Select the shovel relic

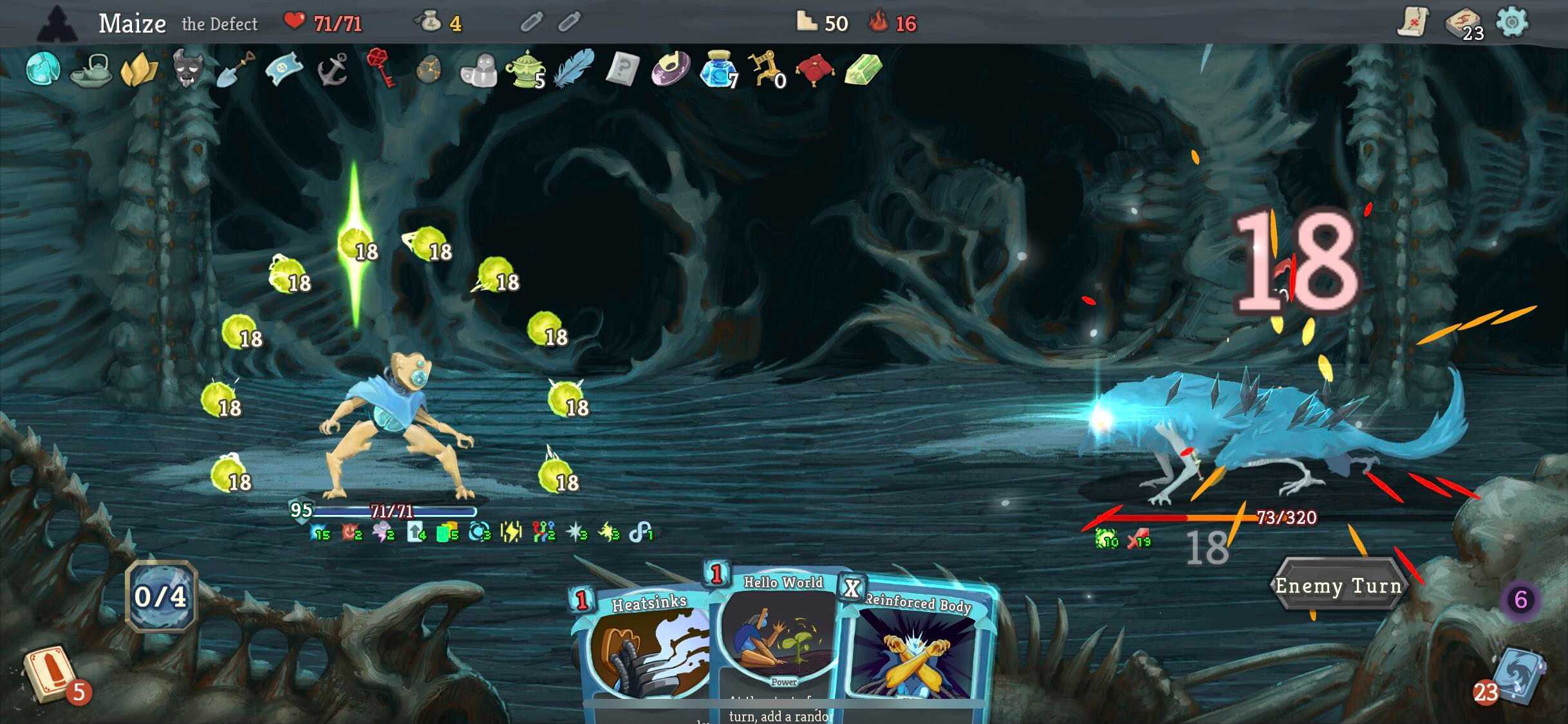coord(235,68)
